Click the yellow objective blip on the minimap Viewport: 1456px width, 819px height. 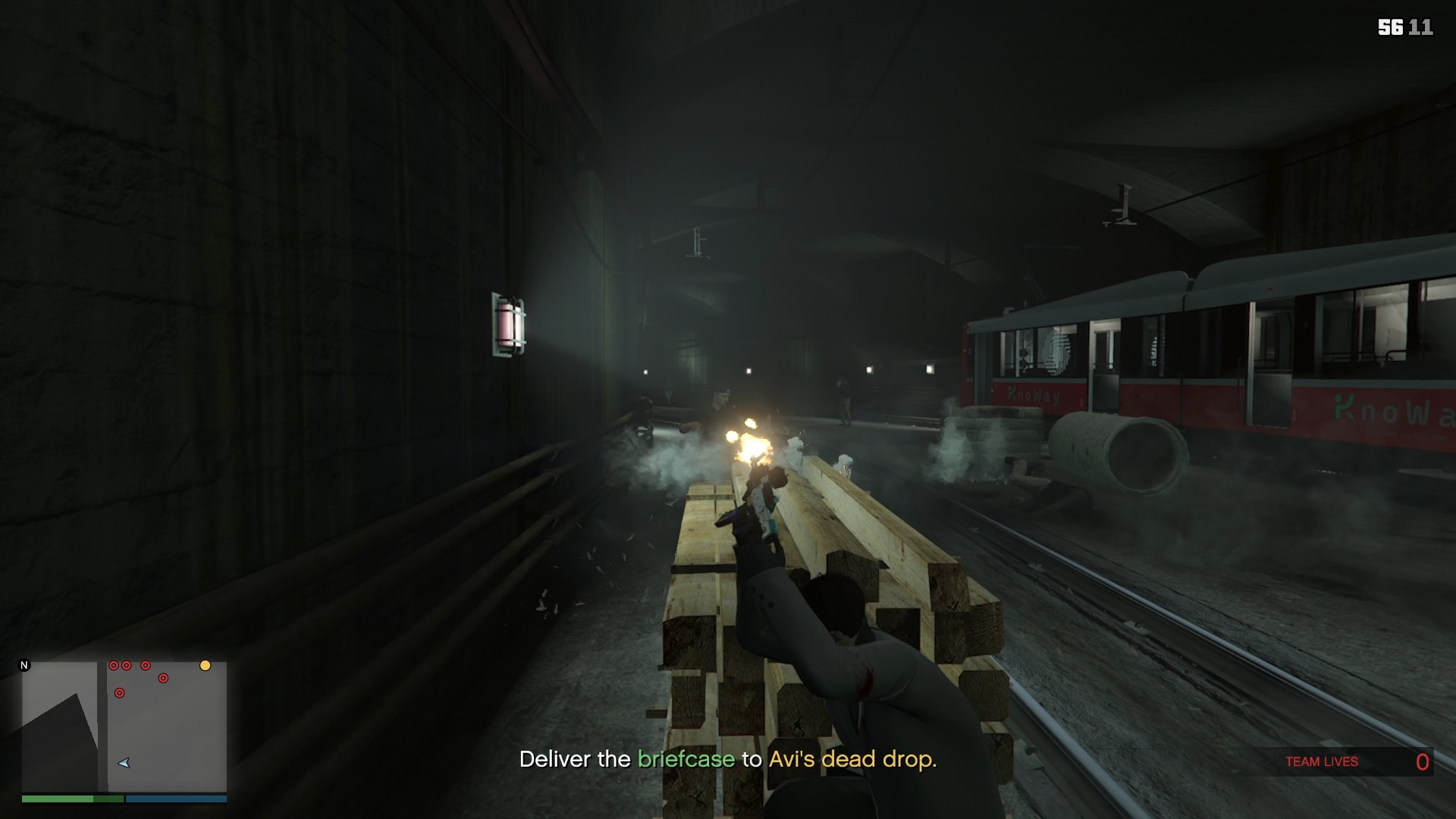206,666
